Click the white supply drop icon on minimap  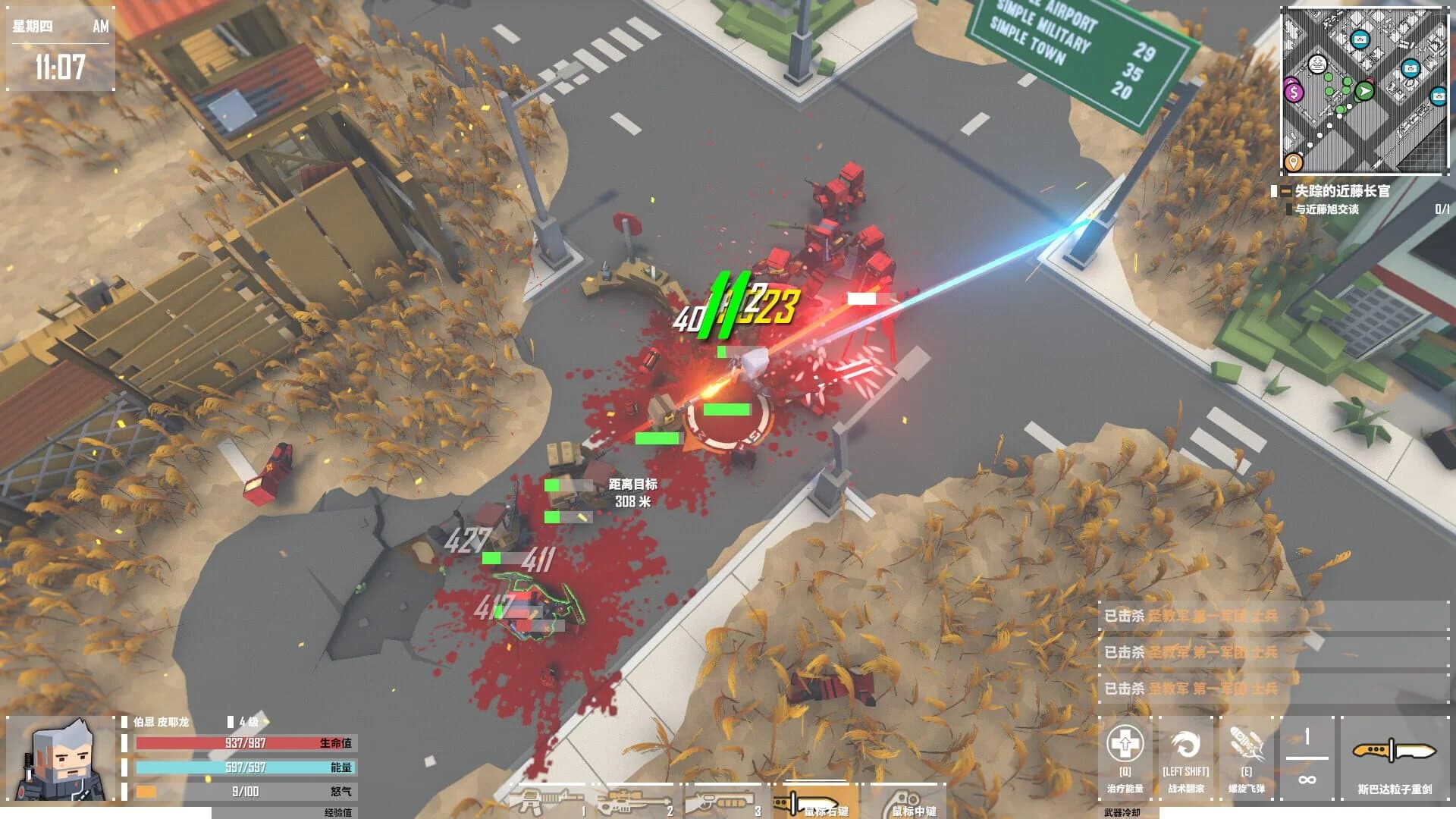(1318, 64)
